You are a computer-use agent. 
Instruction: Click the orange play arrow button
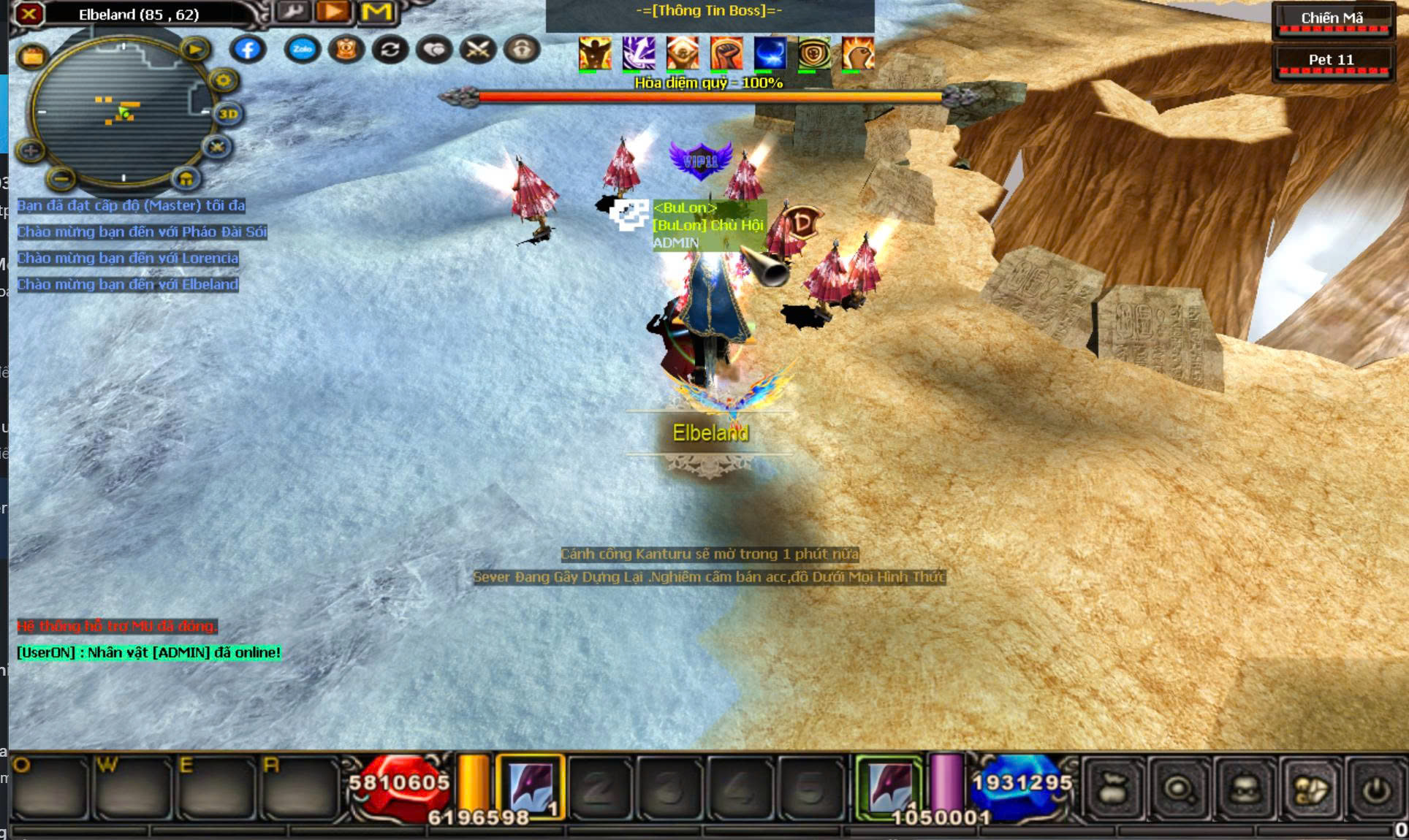[x=333, y=12]
